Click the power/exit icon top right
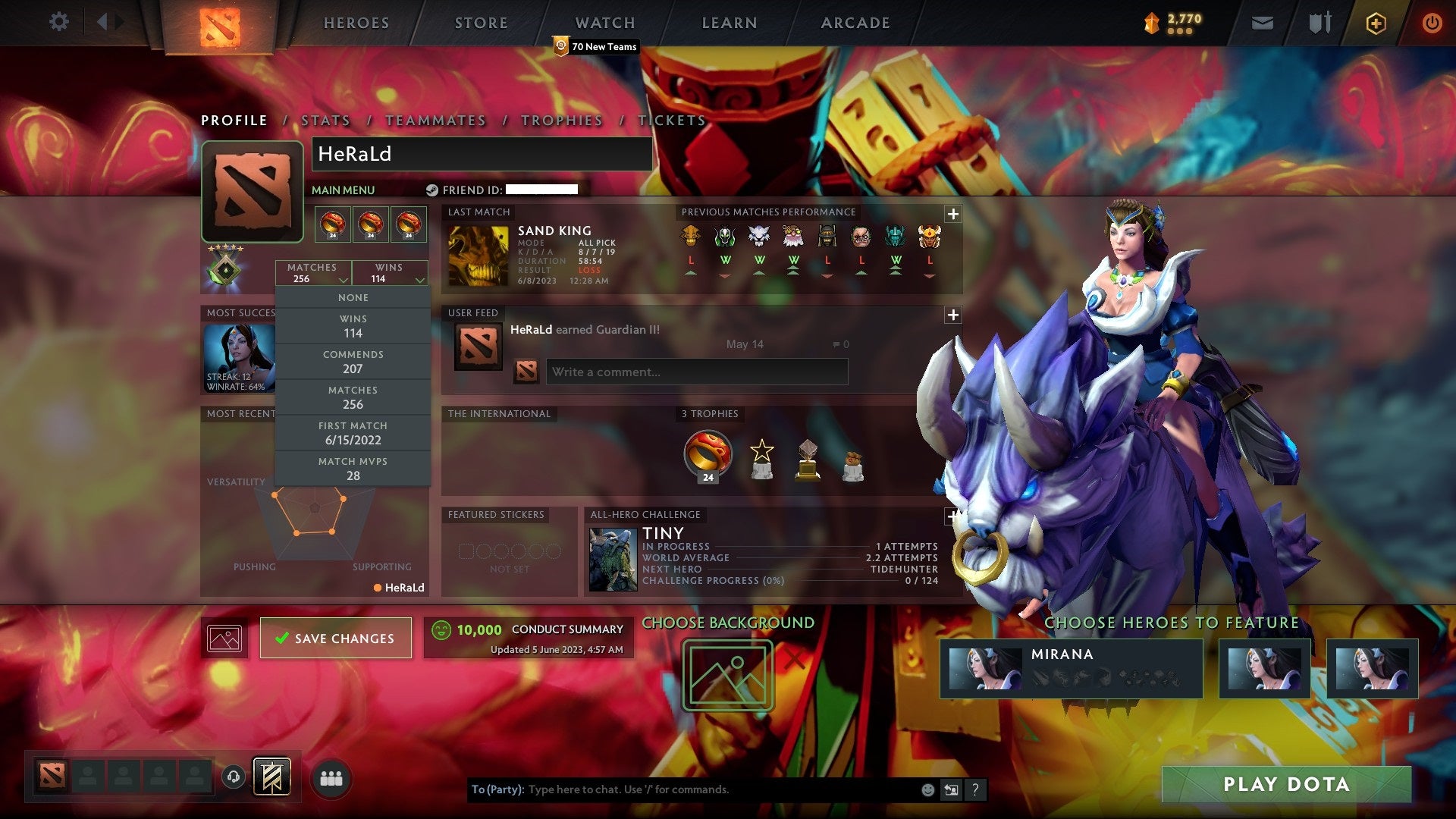1456x819 pixels. coord(1433,23)
